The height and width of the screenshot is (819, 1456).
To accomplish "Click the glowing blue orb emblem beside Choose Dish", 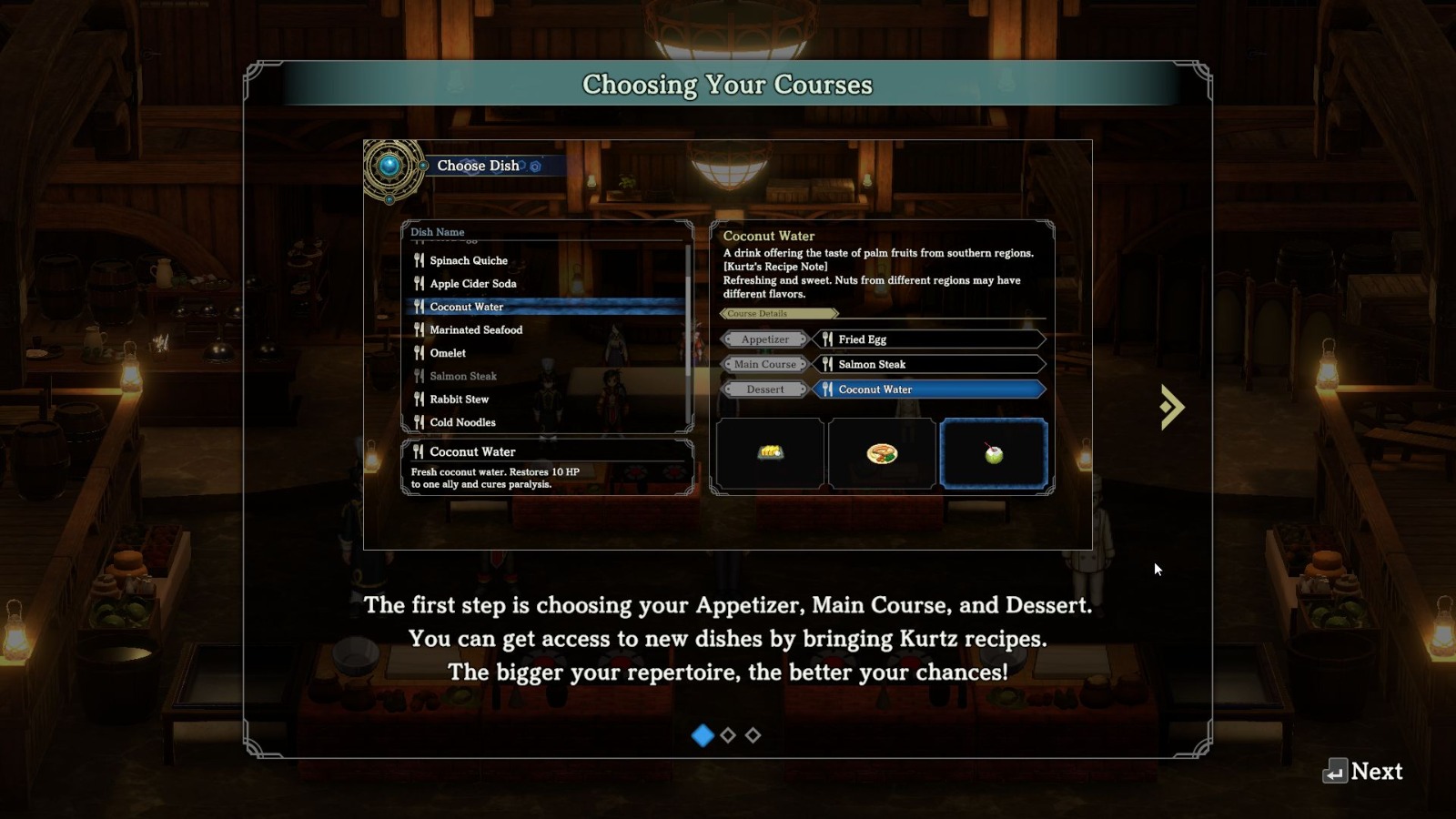I will tap(391, 166).
